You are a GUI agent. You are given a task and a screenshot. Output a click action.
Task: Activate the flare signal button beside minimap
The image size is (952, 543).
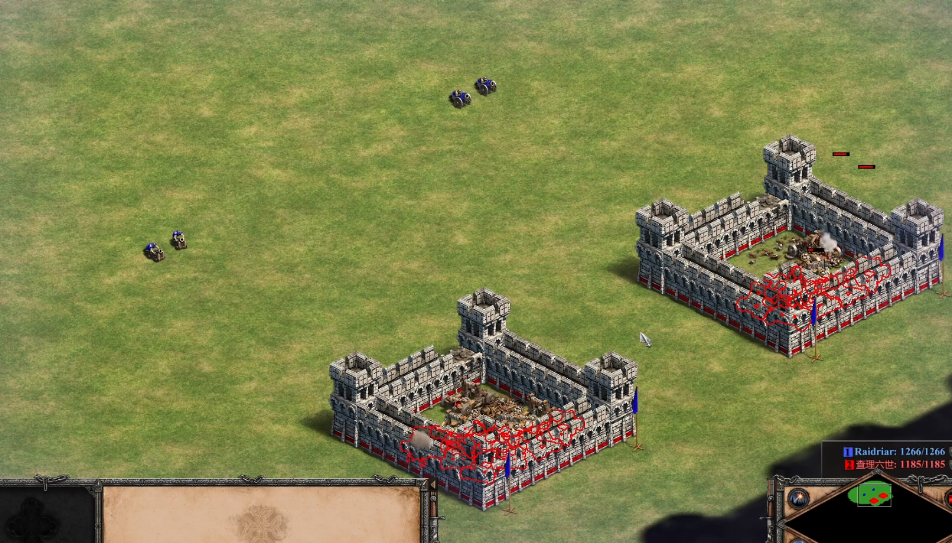tap(798, 497)
